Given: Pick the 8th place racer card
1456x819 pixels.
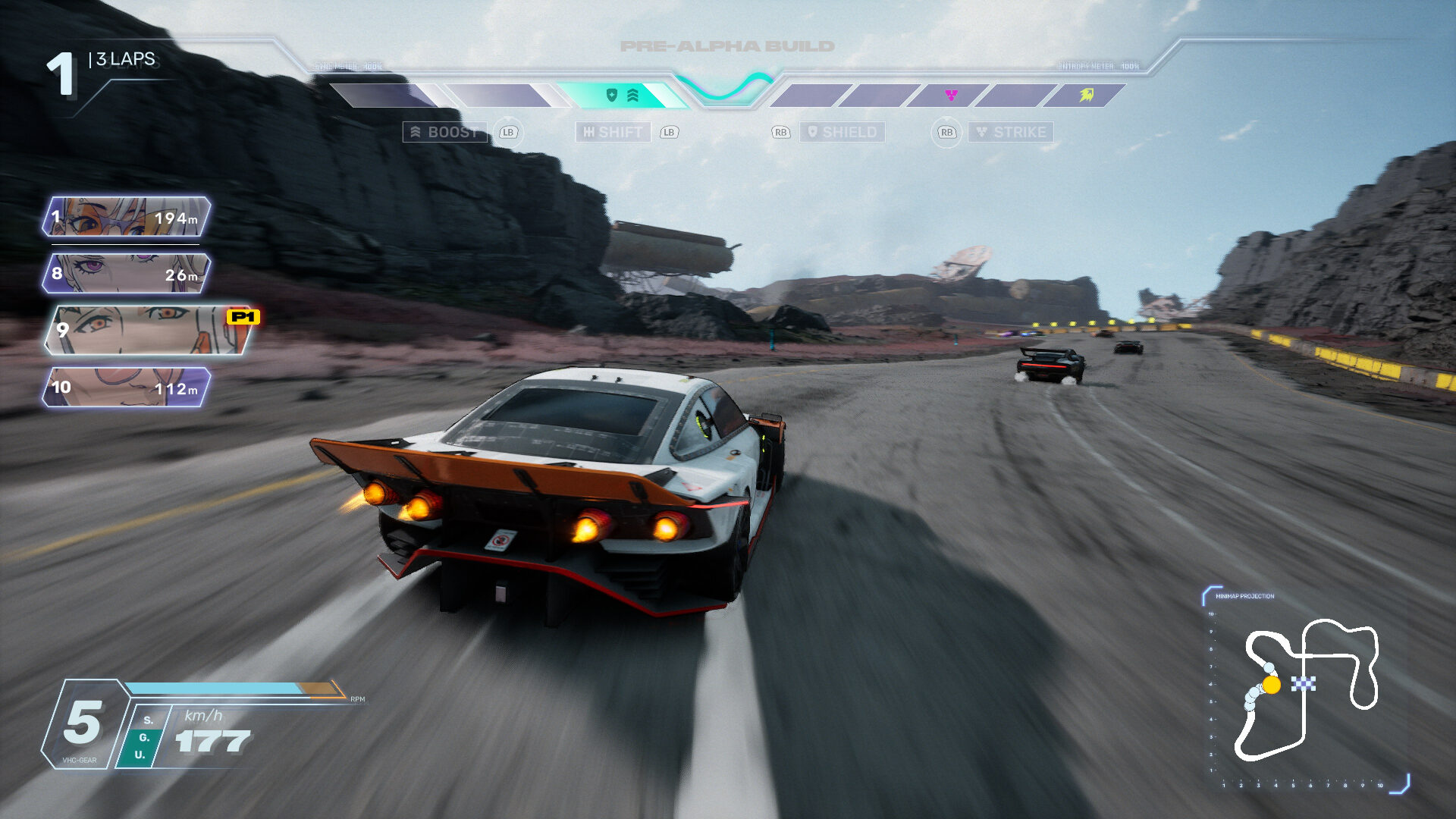Looking at the screenshot, I should [x=126, y=274].
